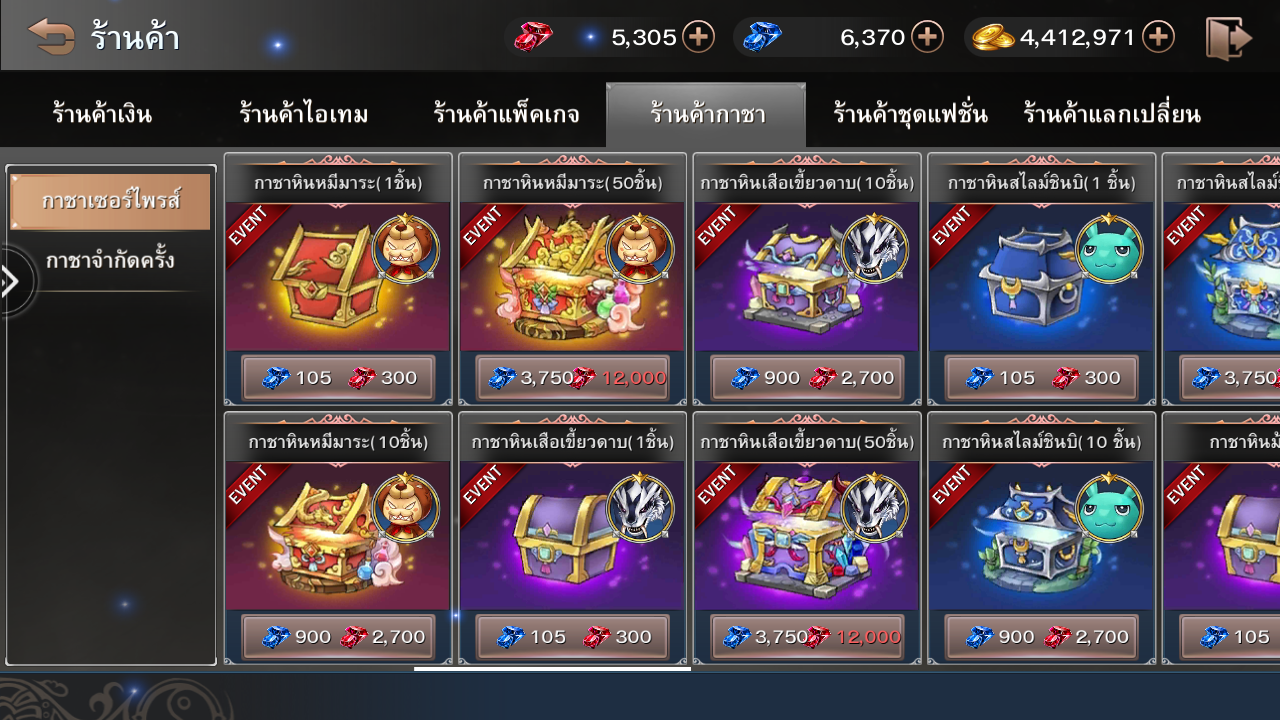Go back using the return arrow
The height and width of the screenshot is (720, 1280).
tap(52, 37)
